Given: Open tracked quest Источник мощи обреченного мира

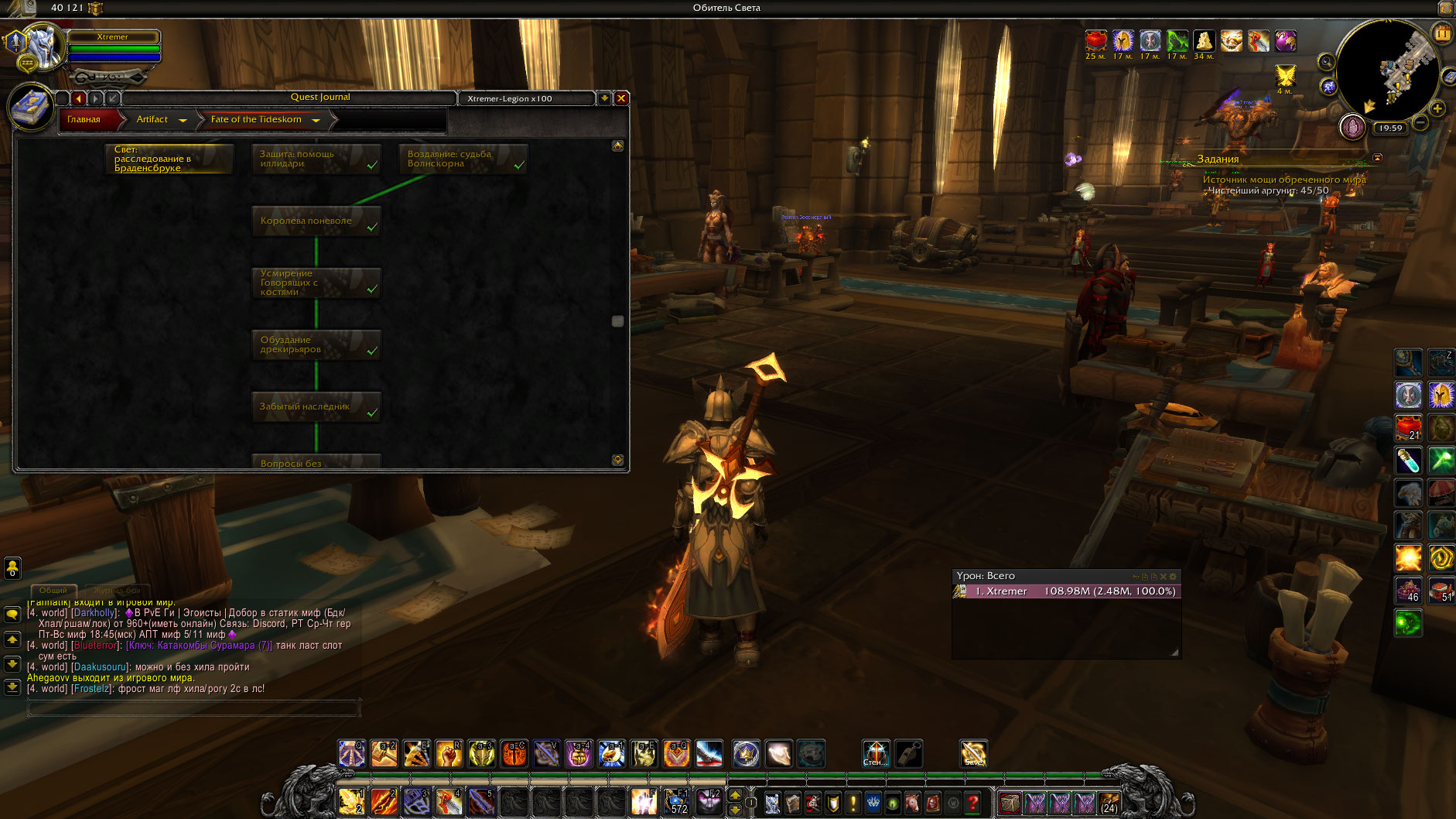Looking at the screenshot, I should click(1283, 180).
